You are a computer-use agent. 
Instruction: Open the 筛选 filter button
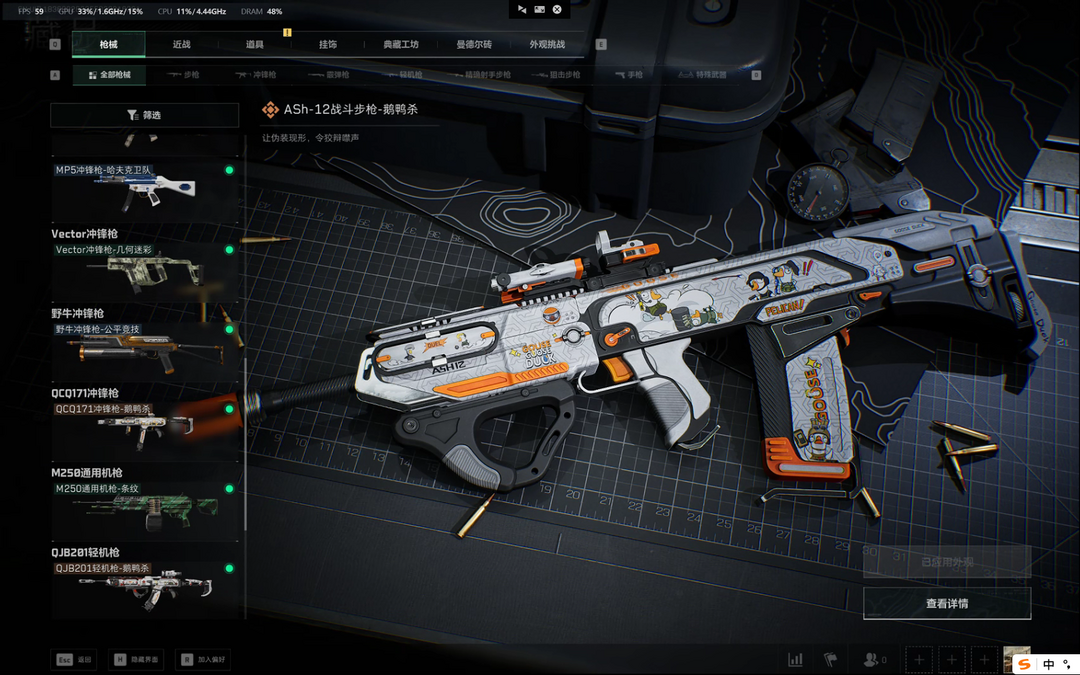(145, 115)
